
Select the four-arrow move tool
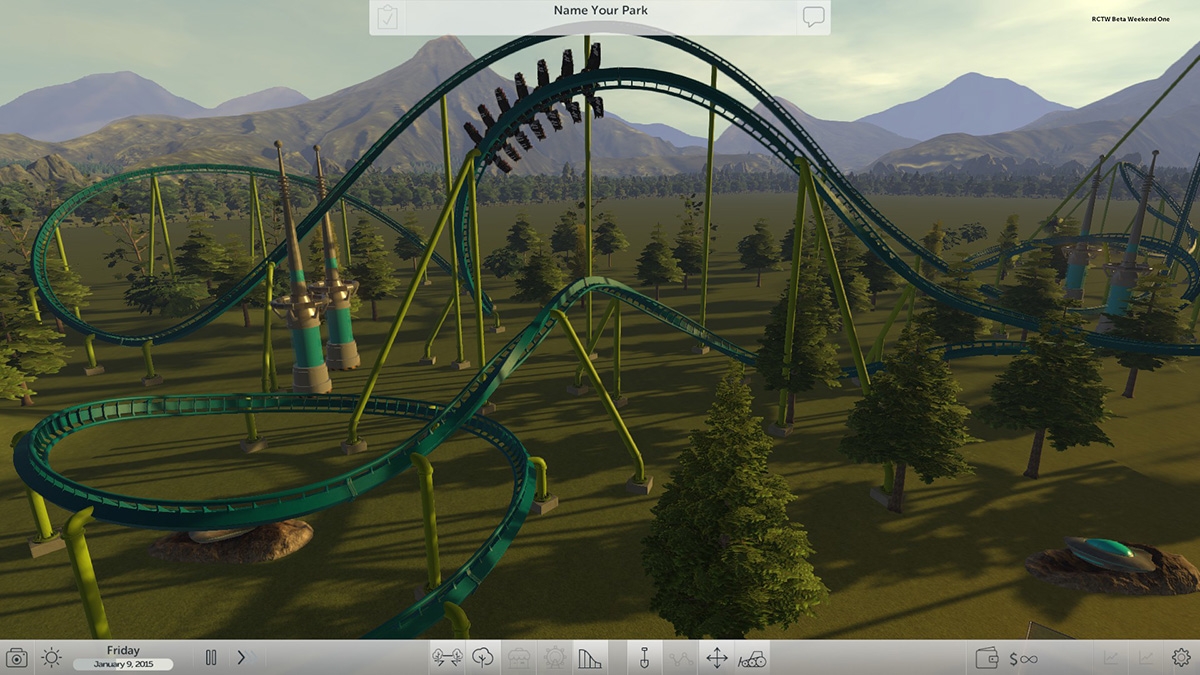pyautogui.click(x=716, y=658)
